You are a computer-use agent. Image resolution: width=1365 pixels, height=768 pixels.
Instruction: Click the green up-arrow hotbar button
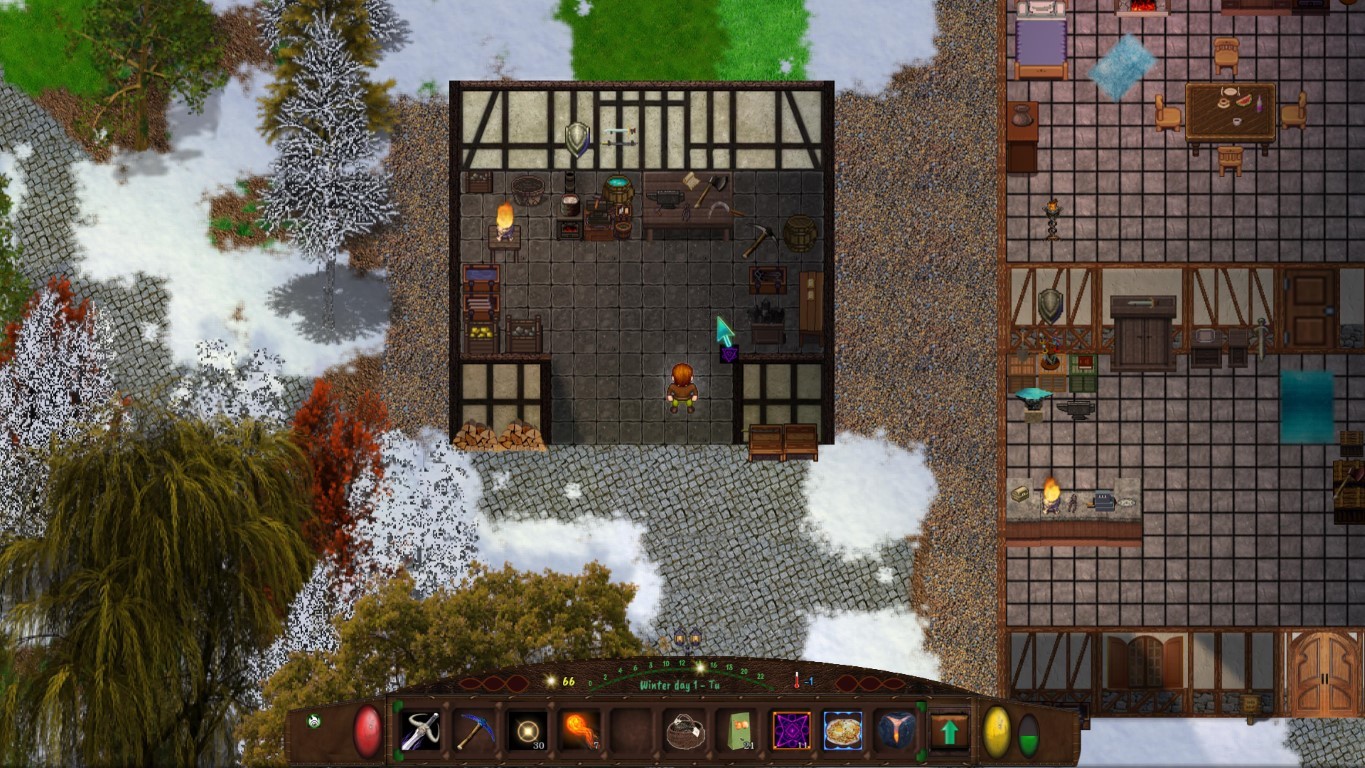[x=949, y=731]
